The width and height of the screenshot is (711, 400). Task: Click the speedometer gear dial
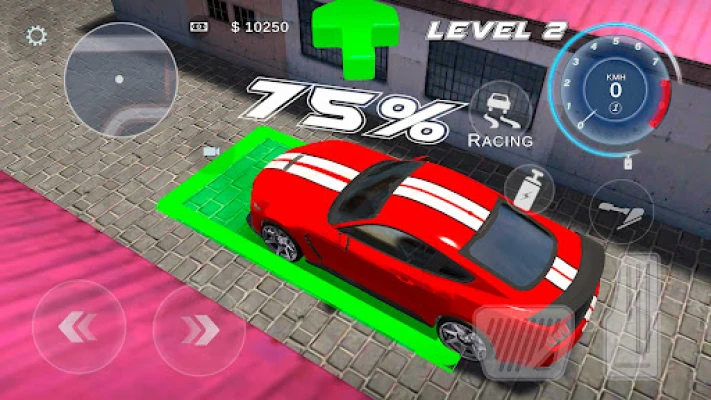615,84
